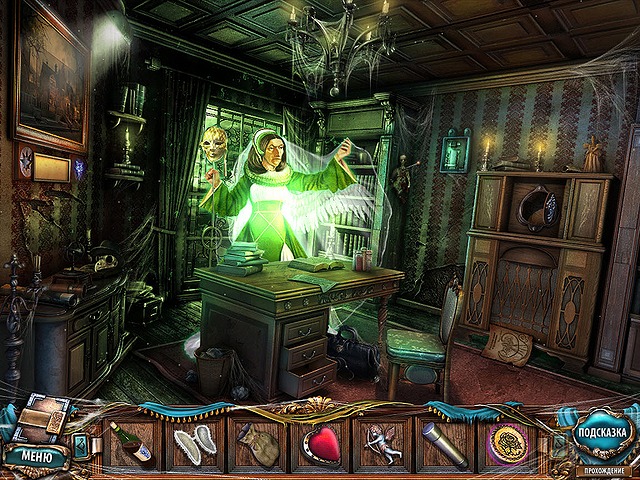Select the wine bottle inventory slot
640x480 pixels.
point(134,444)
